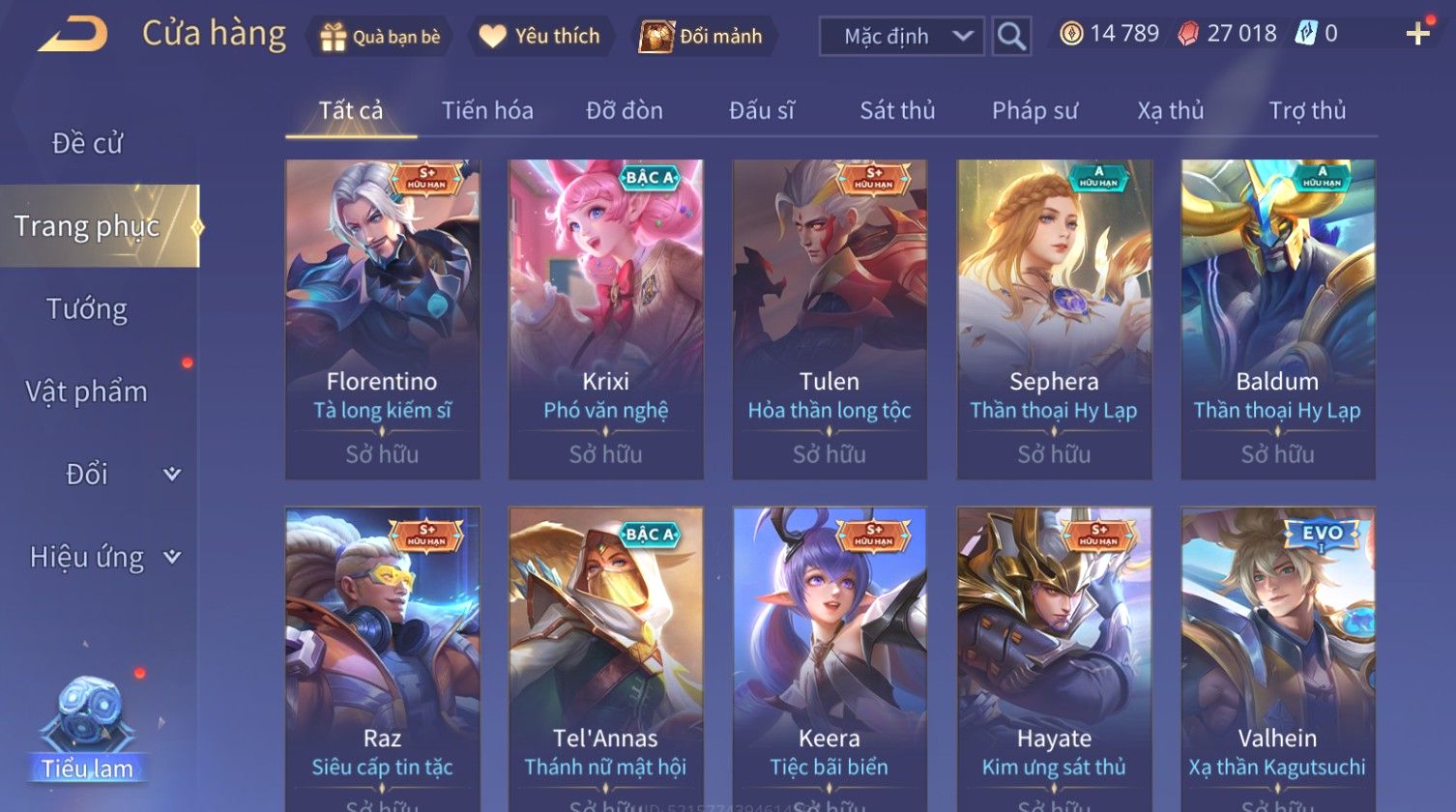The height and width of the screenshot is (812, 1456).
Task: Choose the Krixi Phó văn nghệ skin card
Action: (x=606, y=319)
